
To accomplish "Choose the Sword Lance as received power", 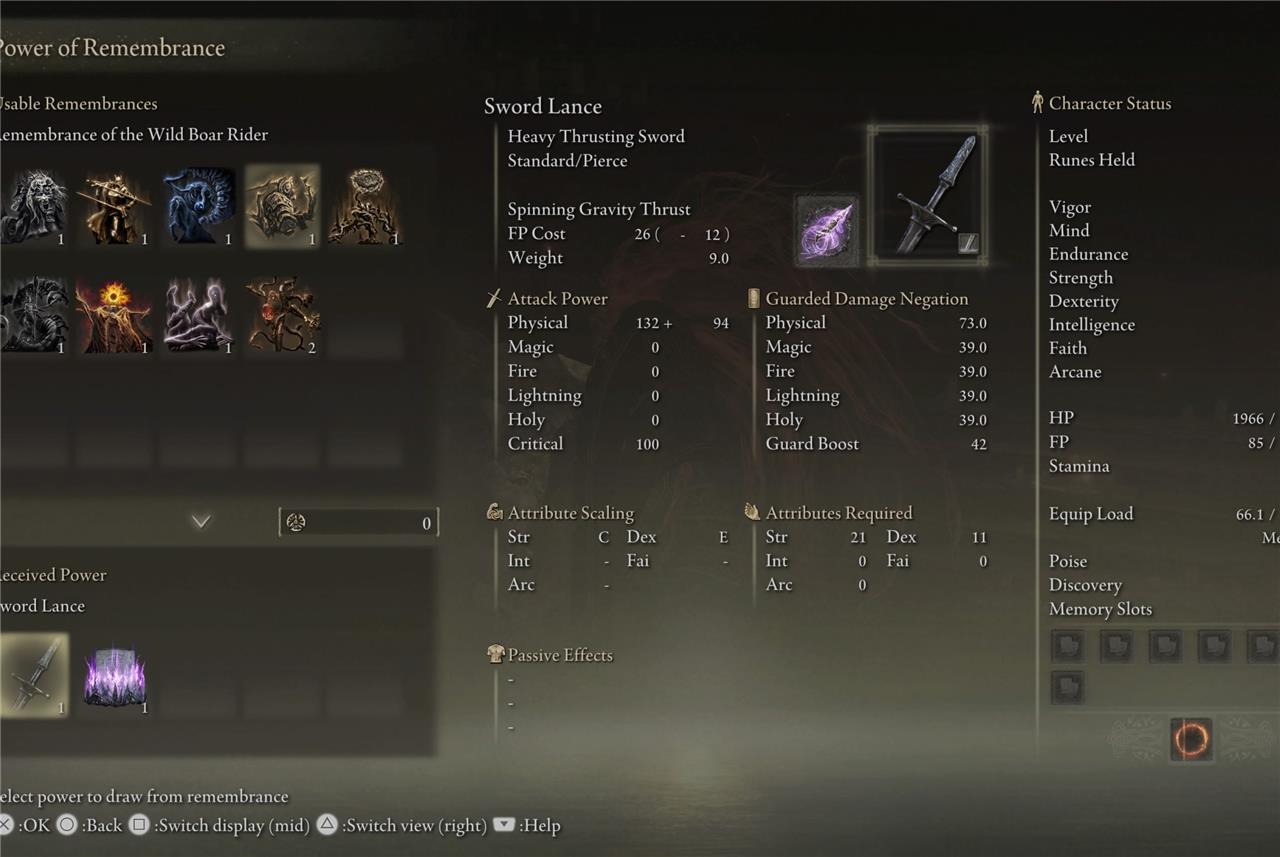I will coord(34,675).
